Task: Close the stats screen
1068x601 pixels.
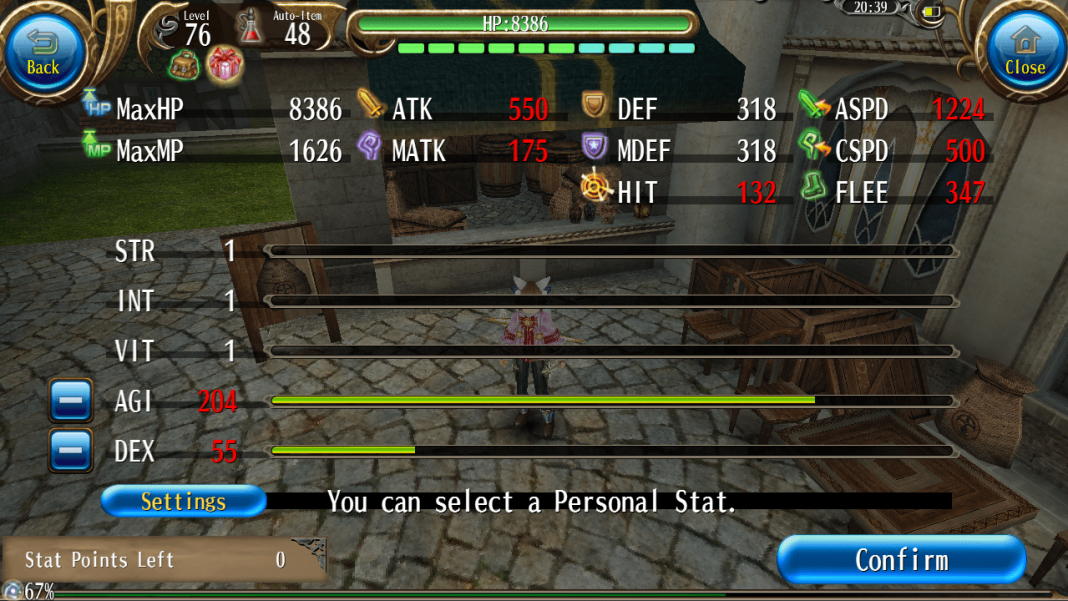Action: (1025, 52)
